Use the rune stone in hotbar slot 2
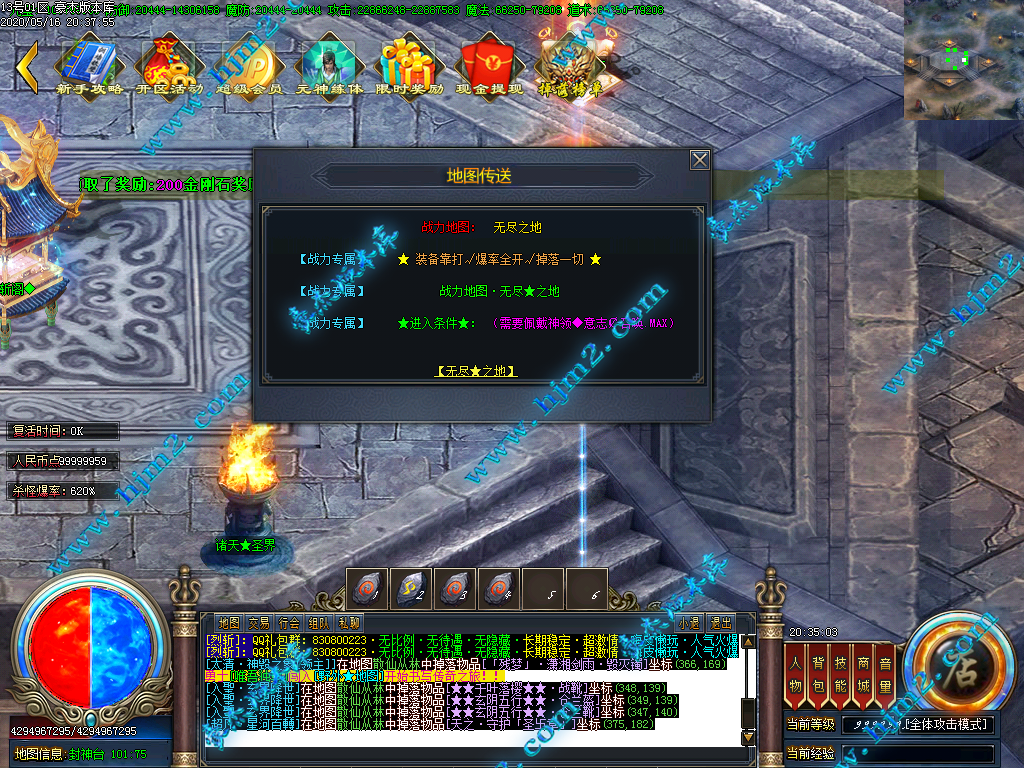This screenshot has width=1024, height=768. (411, 587)
